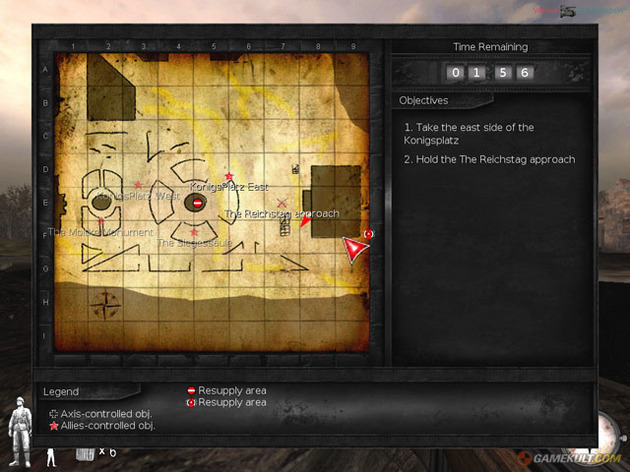Select objective two: hold the Reichstag approach
The height and width of the screenshot is (472, 630).
pos(490,159)
